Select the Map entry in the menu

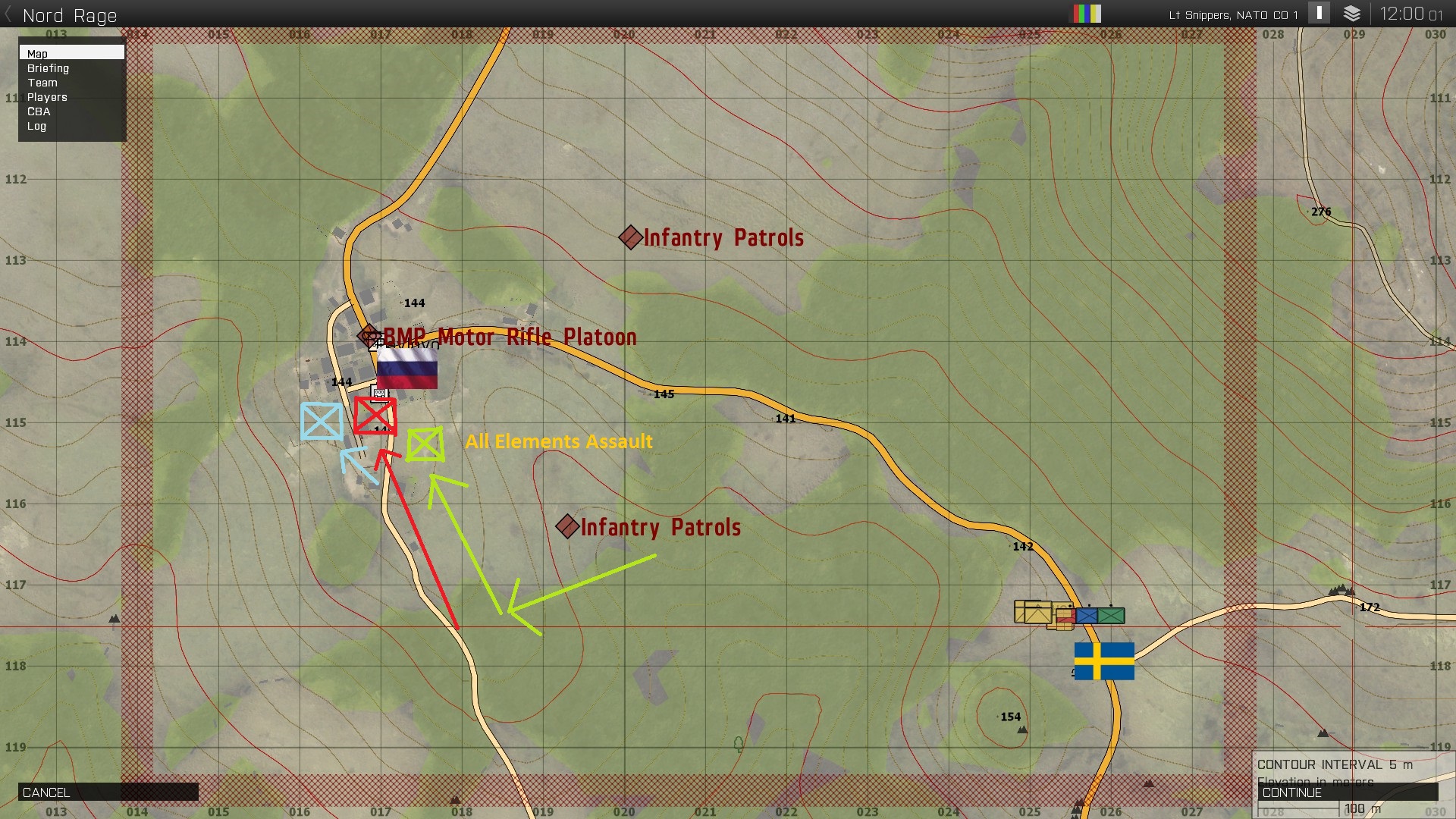coord(71,53)
